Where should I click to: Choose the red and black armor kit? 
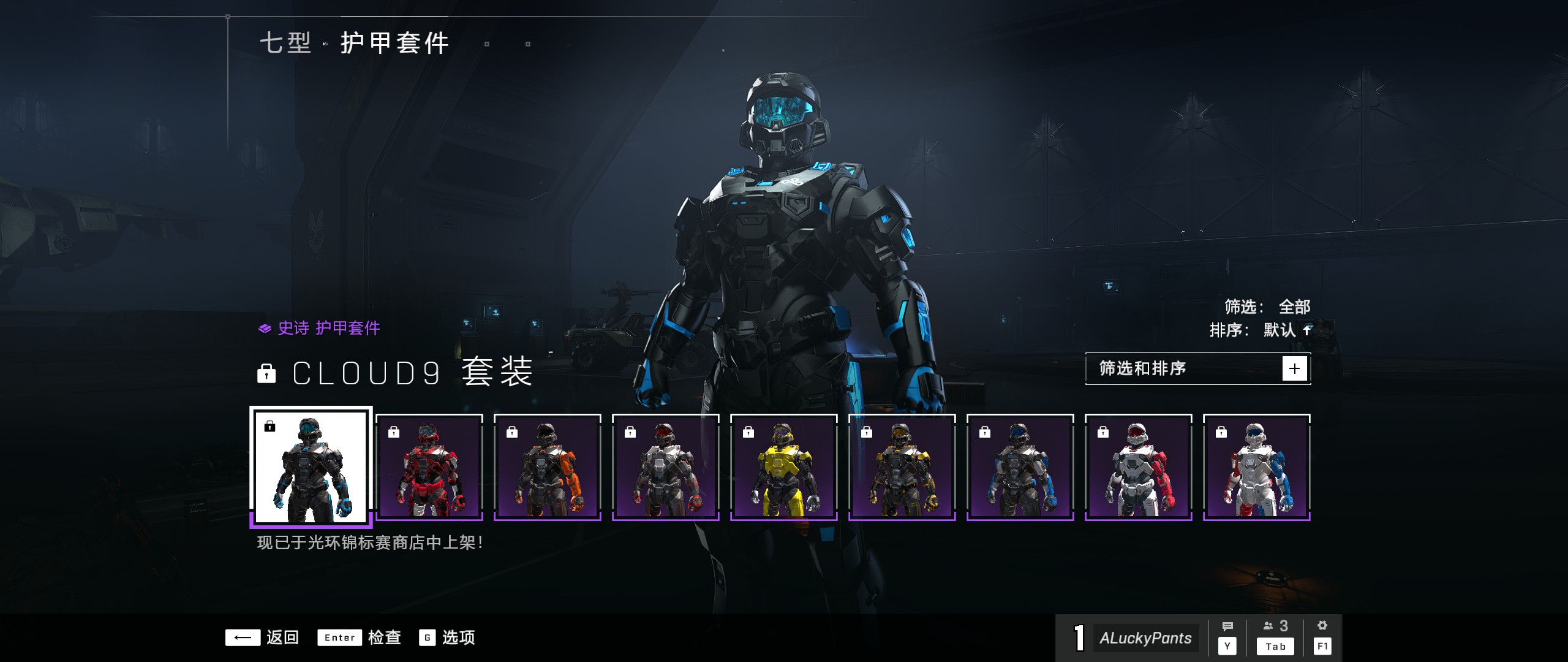pos(429,467)
